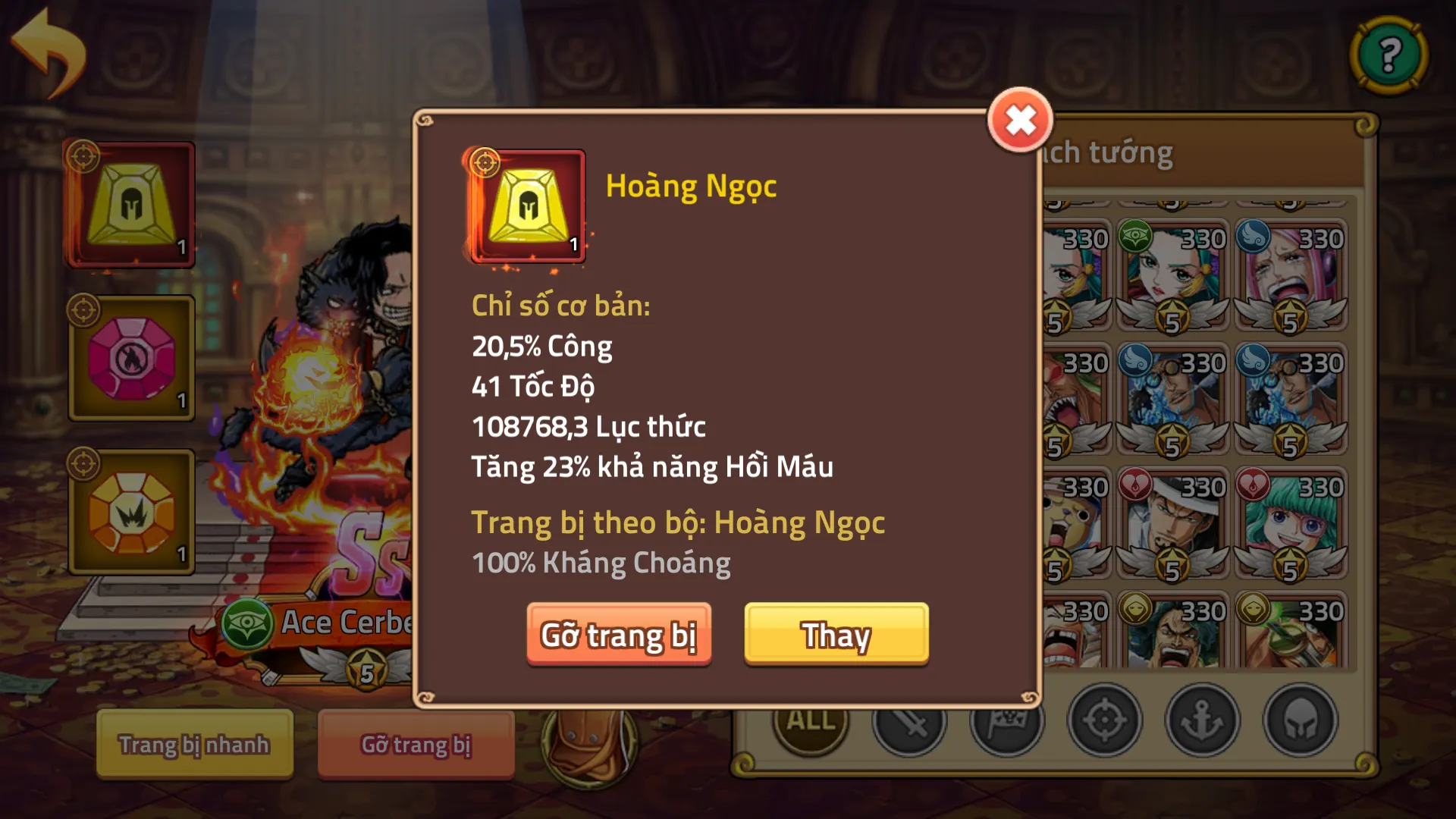Click the Trang bị nhanh button
The height and width of the screenshot is (819, 1456).
tap(194, 744)
